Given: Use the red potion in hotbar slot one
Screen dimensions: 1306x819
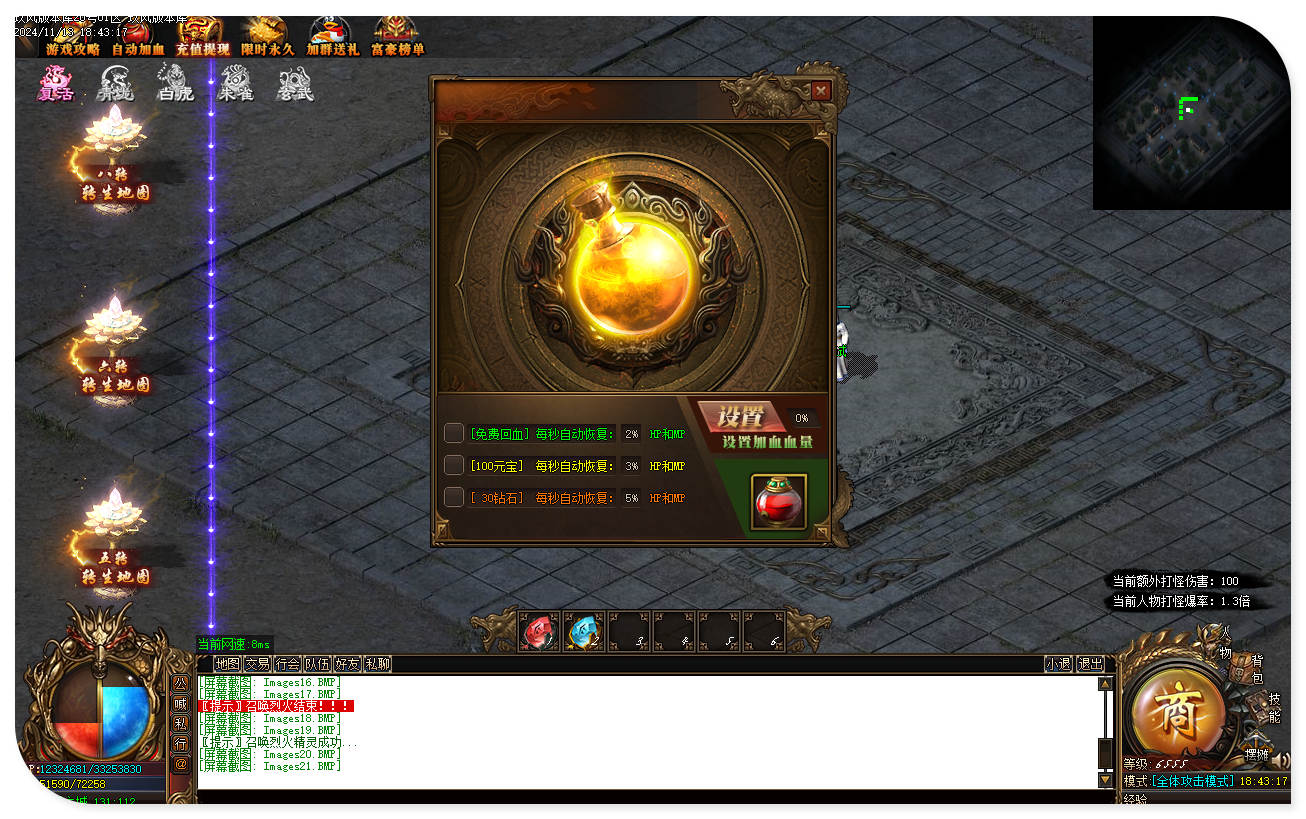Looking at the screenshot, I should point(538,631).
